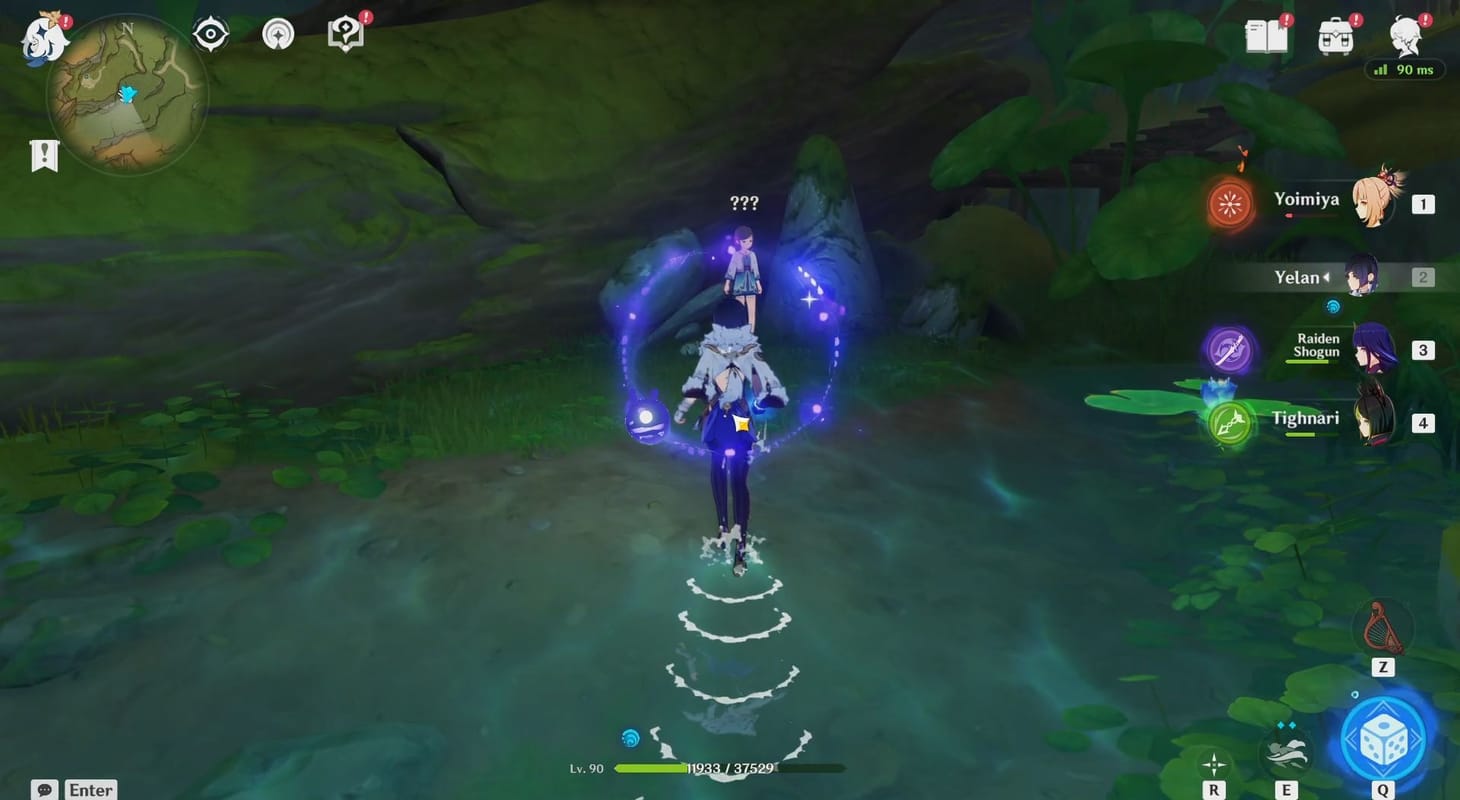Open the expedition flag marker panel
This screenshot has width=1460, height=800.
[x=45, y=155]
